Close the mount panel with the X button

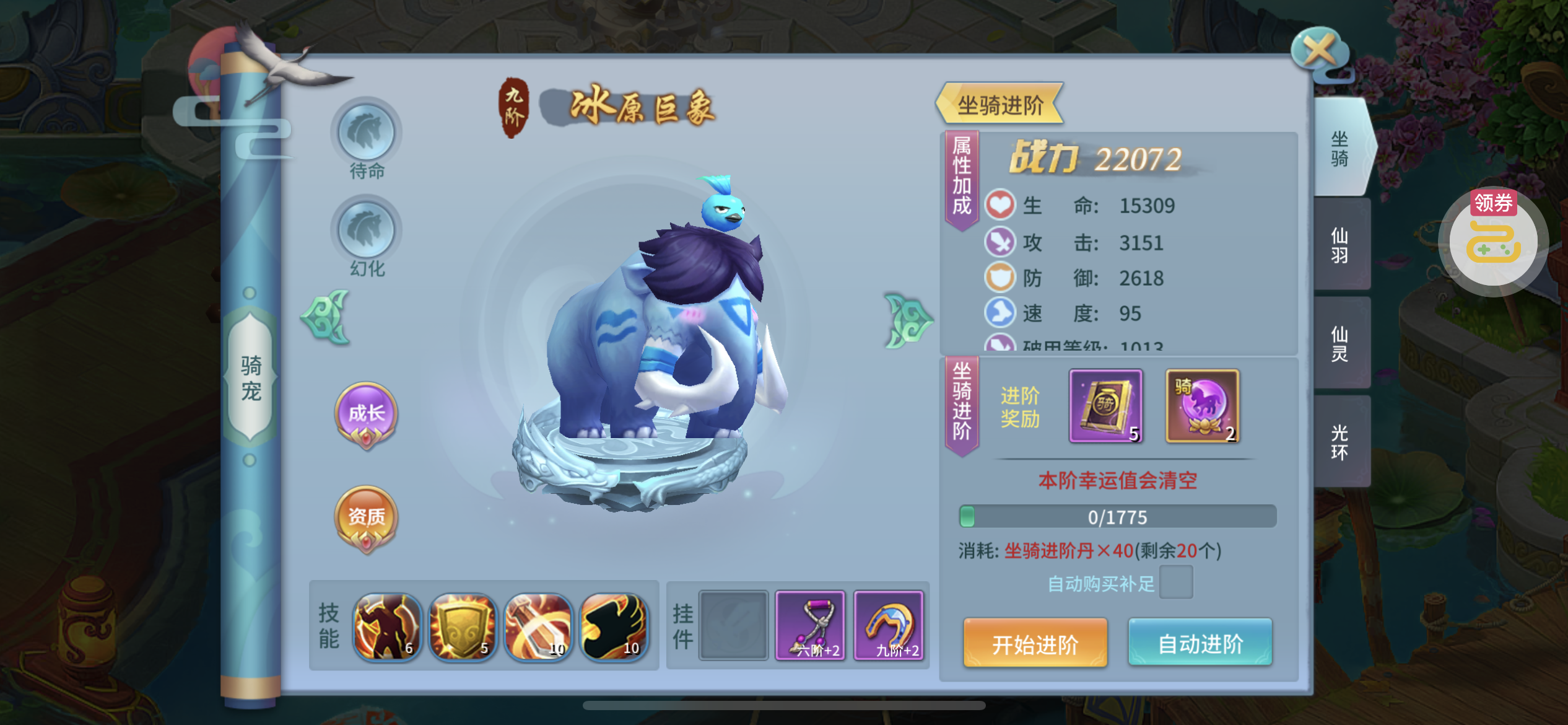[1320, 50]
